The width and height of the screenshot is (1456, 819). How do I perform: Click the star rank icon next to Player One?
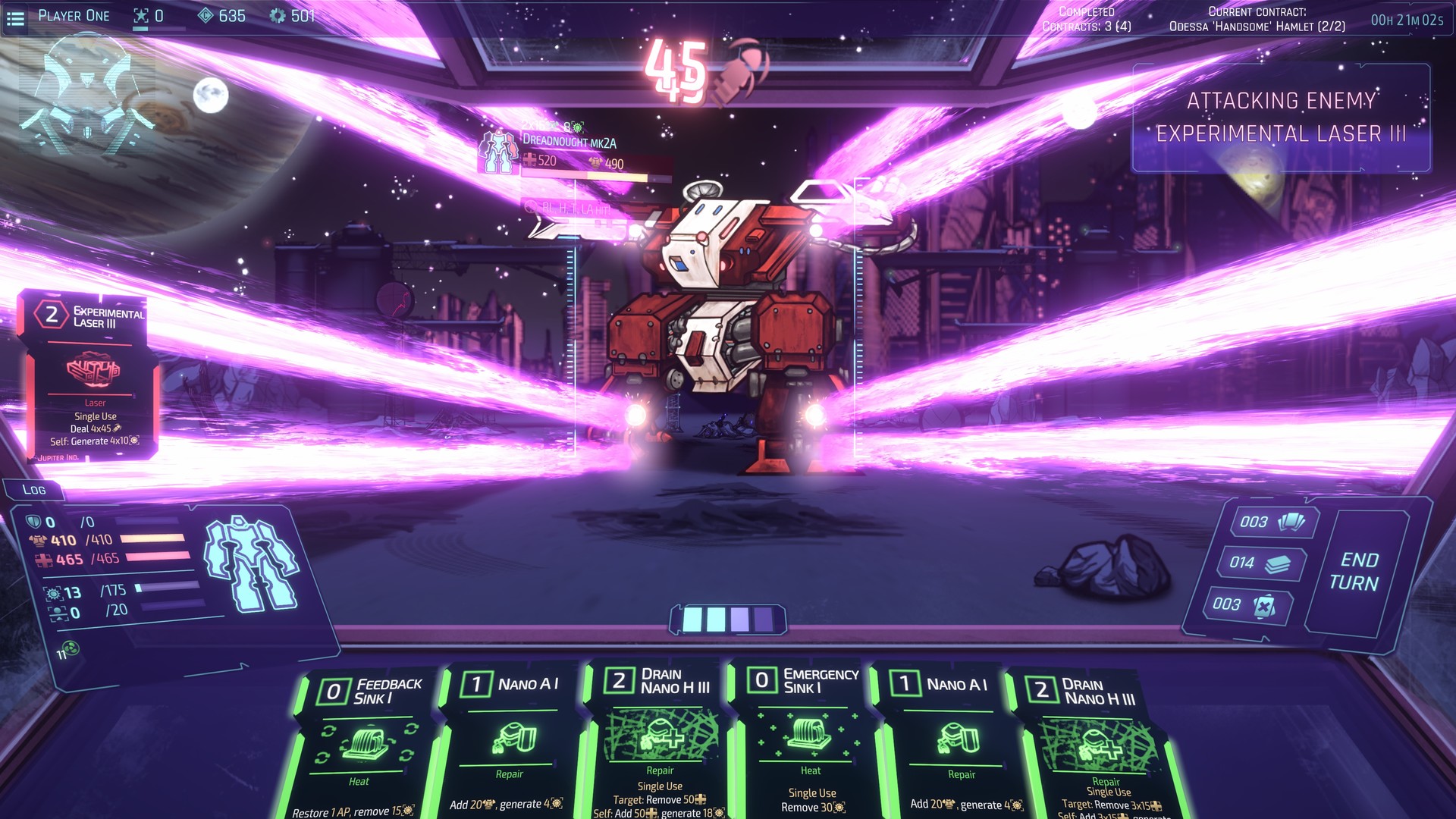(141, 14)
